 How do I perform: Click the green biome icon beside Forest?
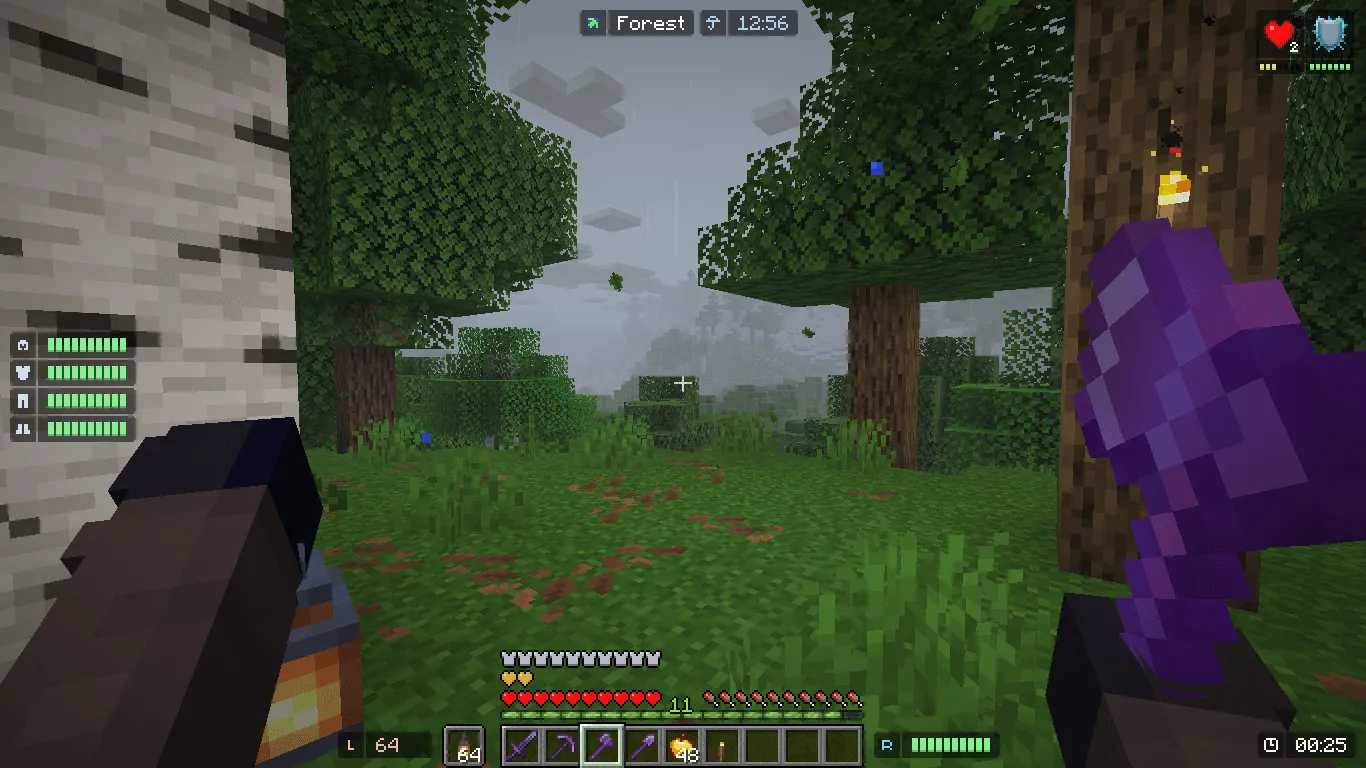coord(594,22)
